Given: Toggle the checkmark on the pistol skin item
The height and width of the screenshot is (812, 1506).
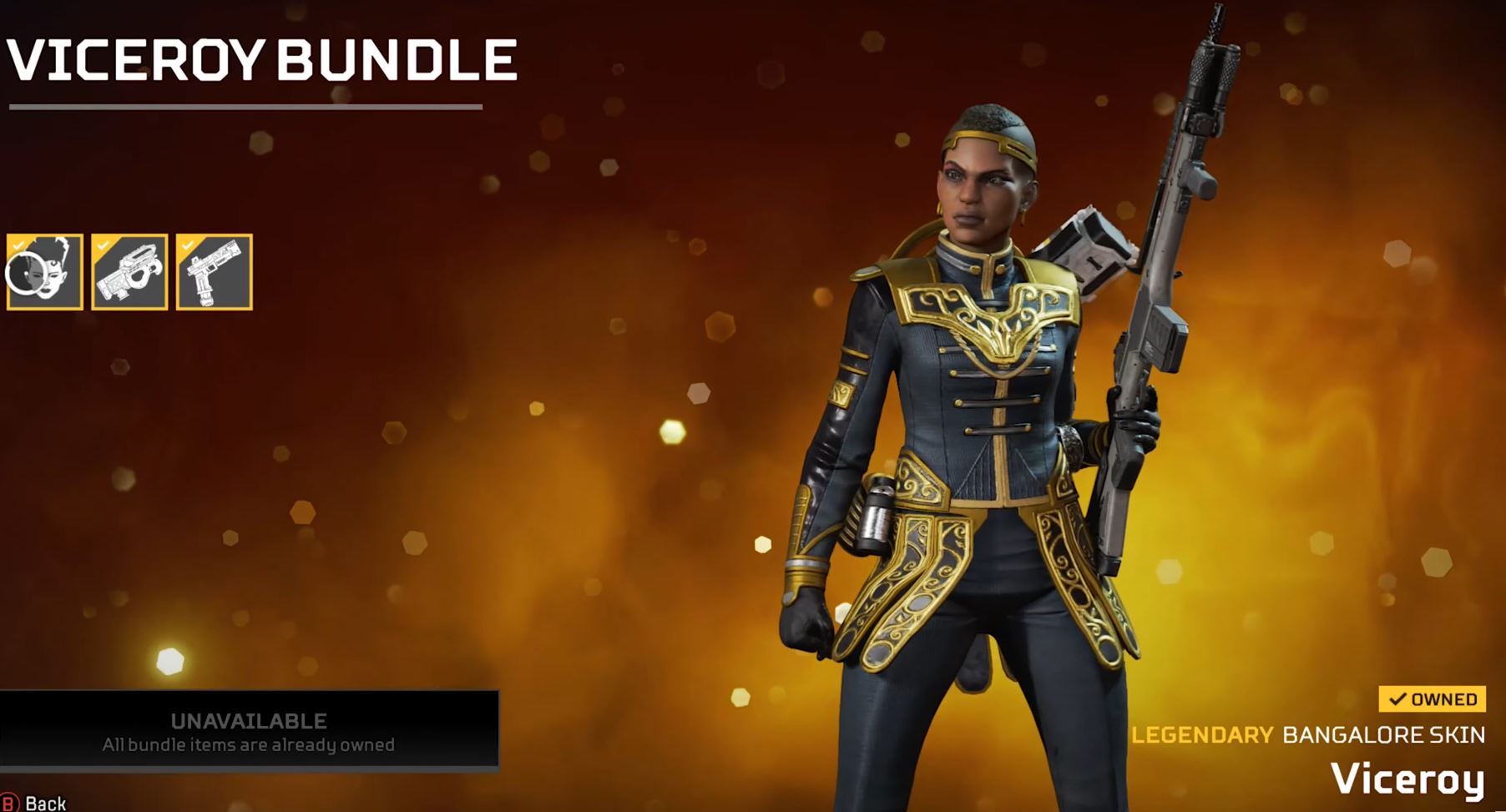Looking at the screenshot, I should pyautogui.click(x=185, y=245).
